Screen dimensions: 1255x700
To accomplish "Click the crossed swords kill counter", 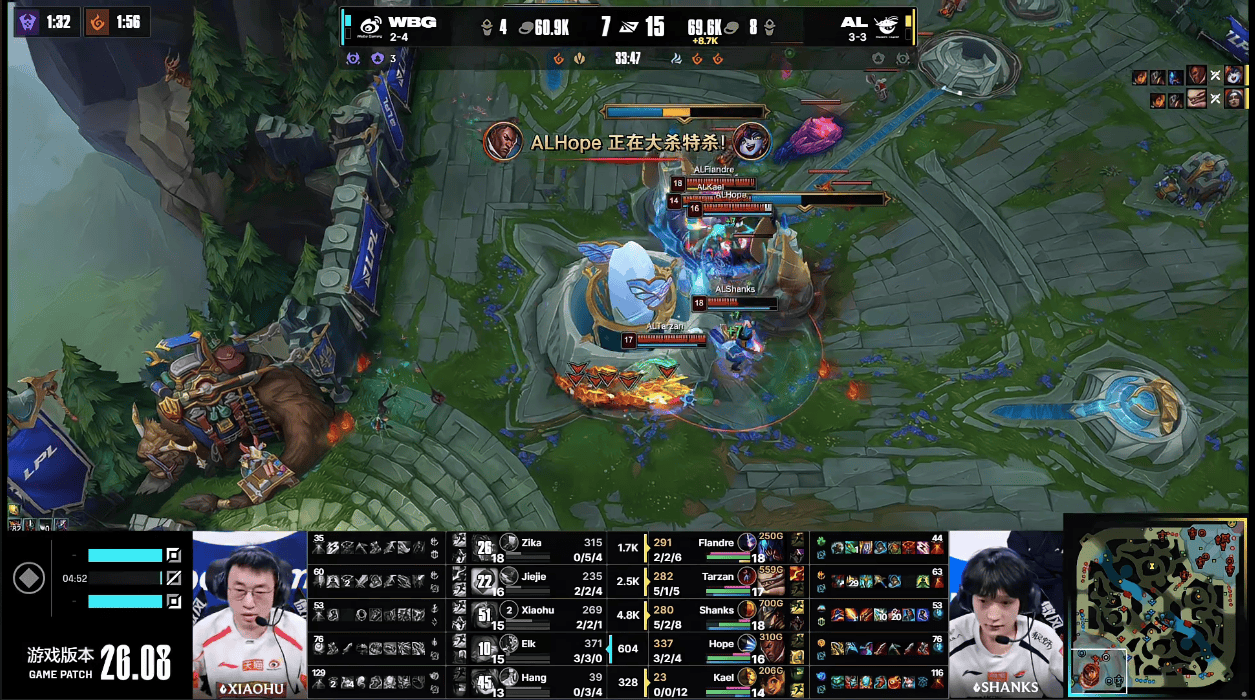I will coord(628,27).
